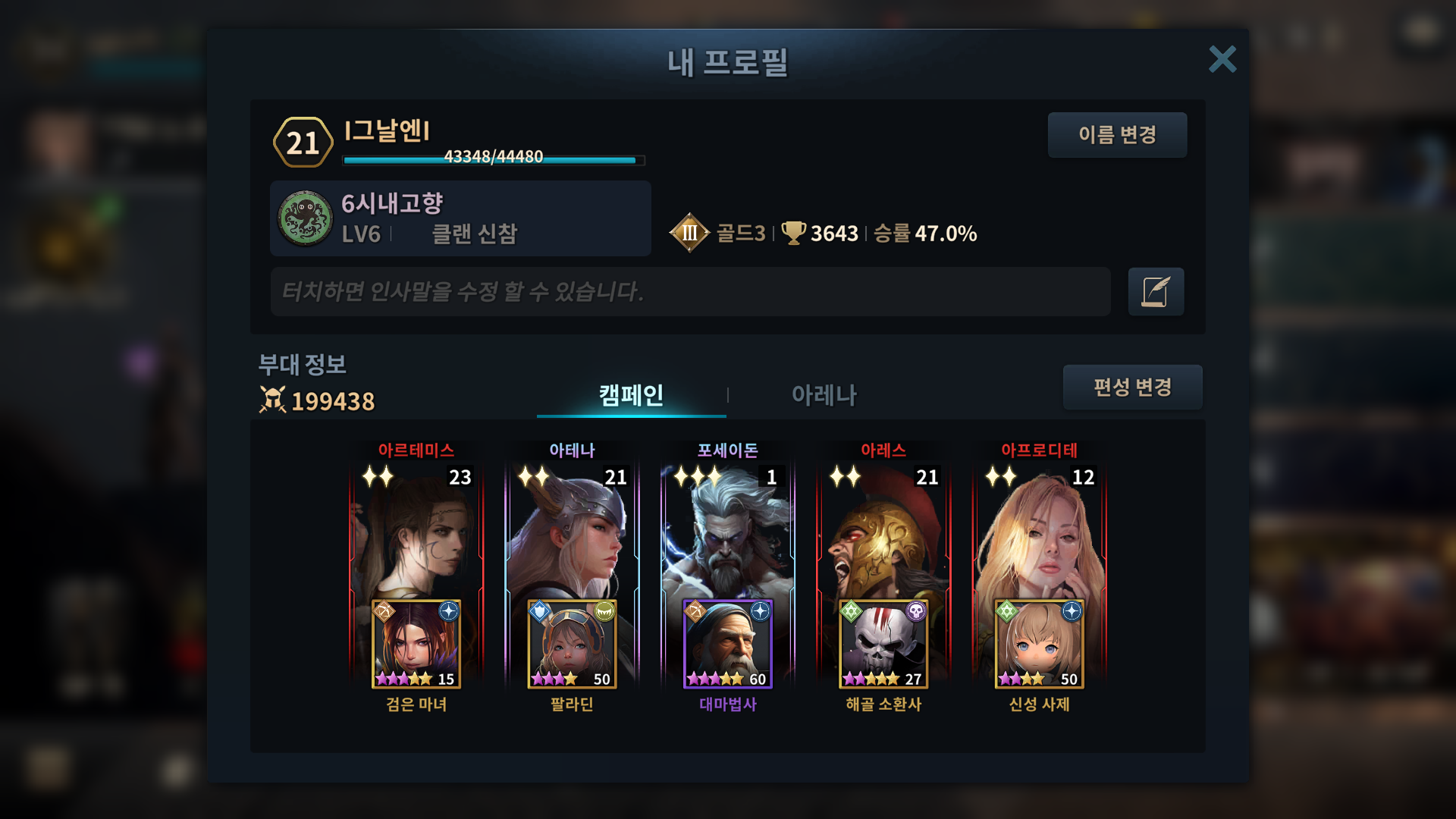Open 편성 변경 formation change
The width and height of the screenshot is (1456, 819).
tap(1132, 387)
